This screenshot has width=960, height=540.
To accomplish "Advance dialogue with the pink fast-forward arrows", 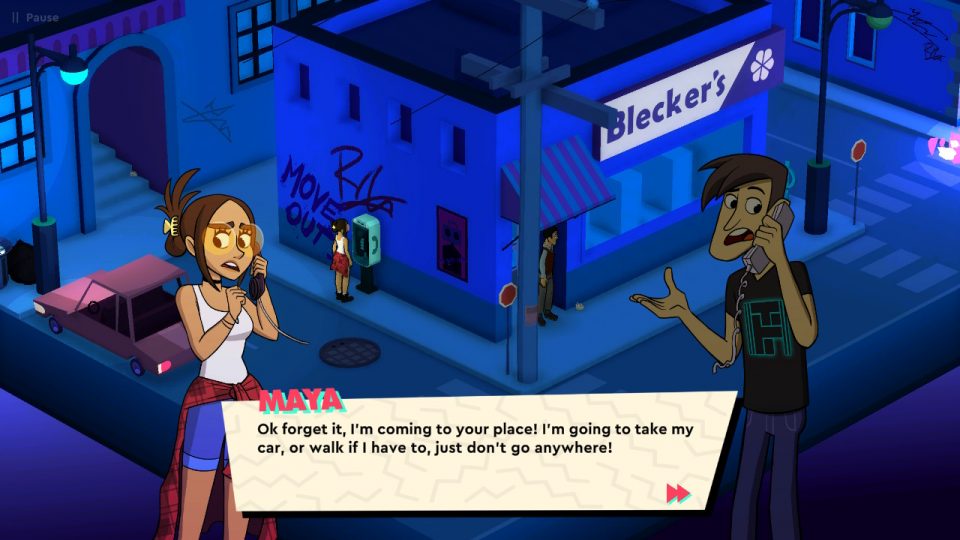I will pyautogui.click(x=677, y=492).
